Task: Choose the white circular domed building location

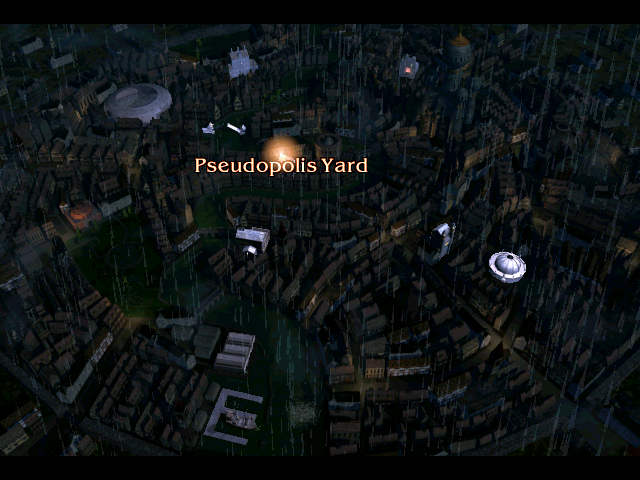Action: (507, 265)
